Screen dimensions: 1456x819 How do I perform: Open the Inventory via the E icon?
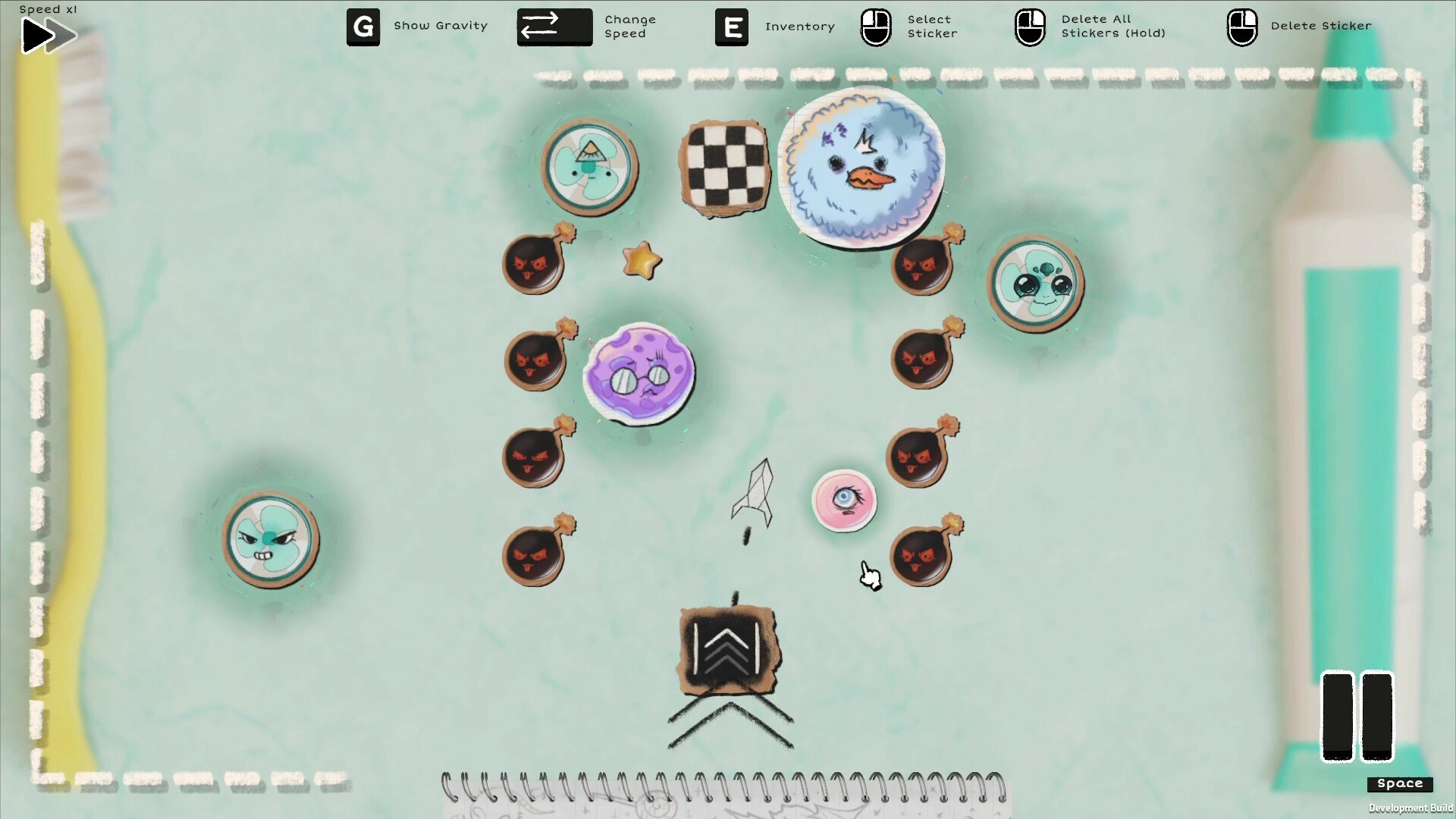tap(730, 27)
